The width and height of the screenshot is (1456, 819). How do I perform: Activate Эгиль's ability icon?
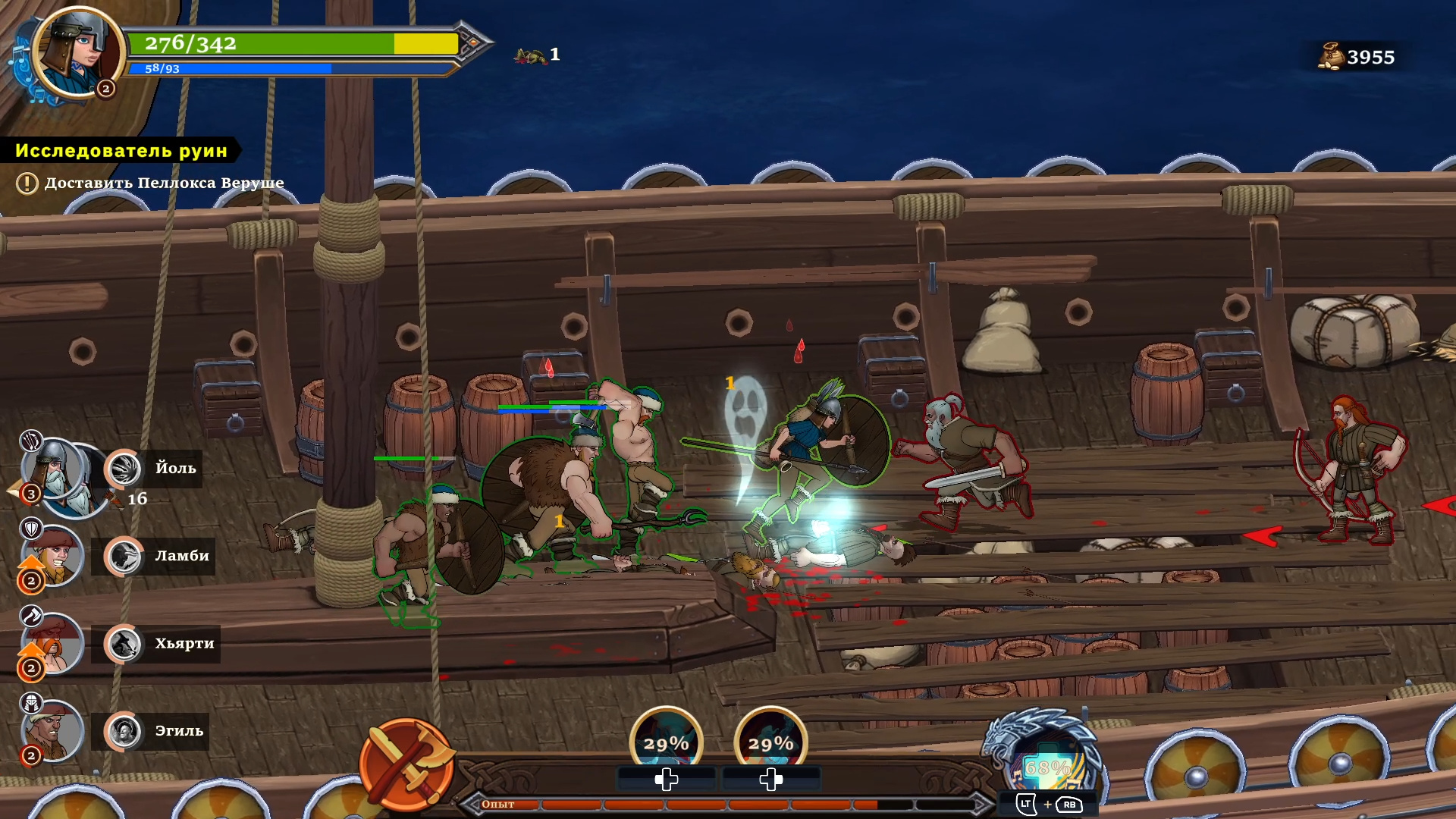click(124, 732)
